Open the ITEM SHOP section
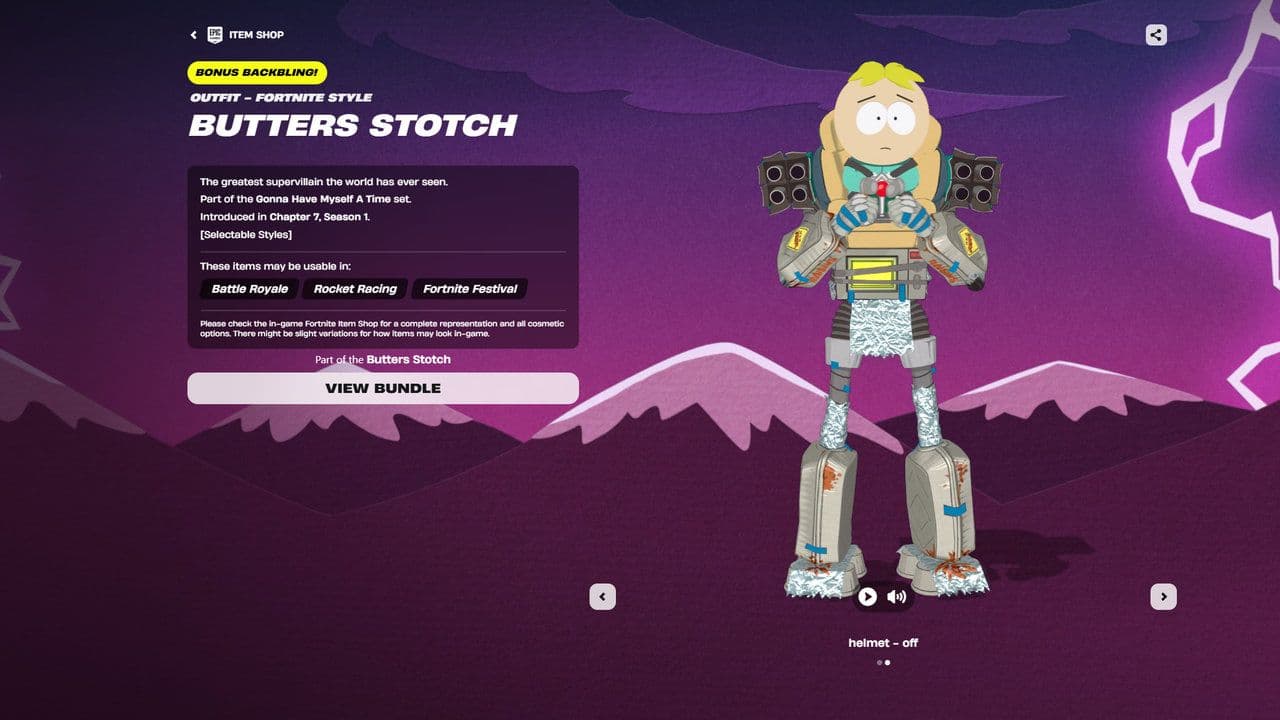This screenshot has height=720, width=1280. [256, 34]
